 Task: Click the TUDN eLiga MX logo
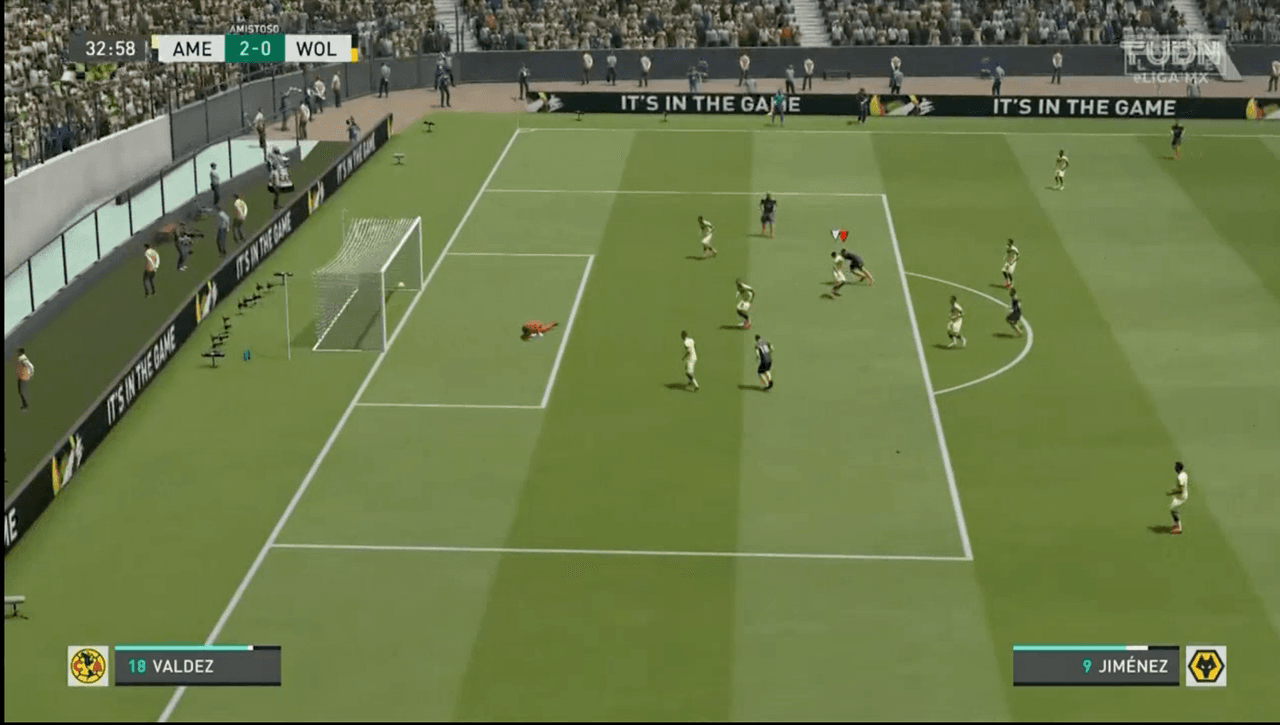tap(1173, 58)
